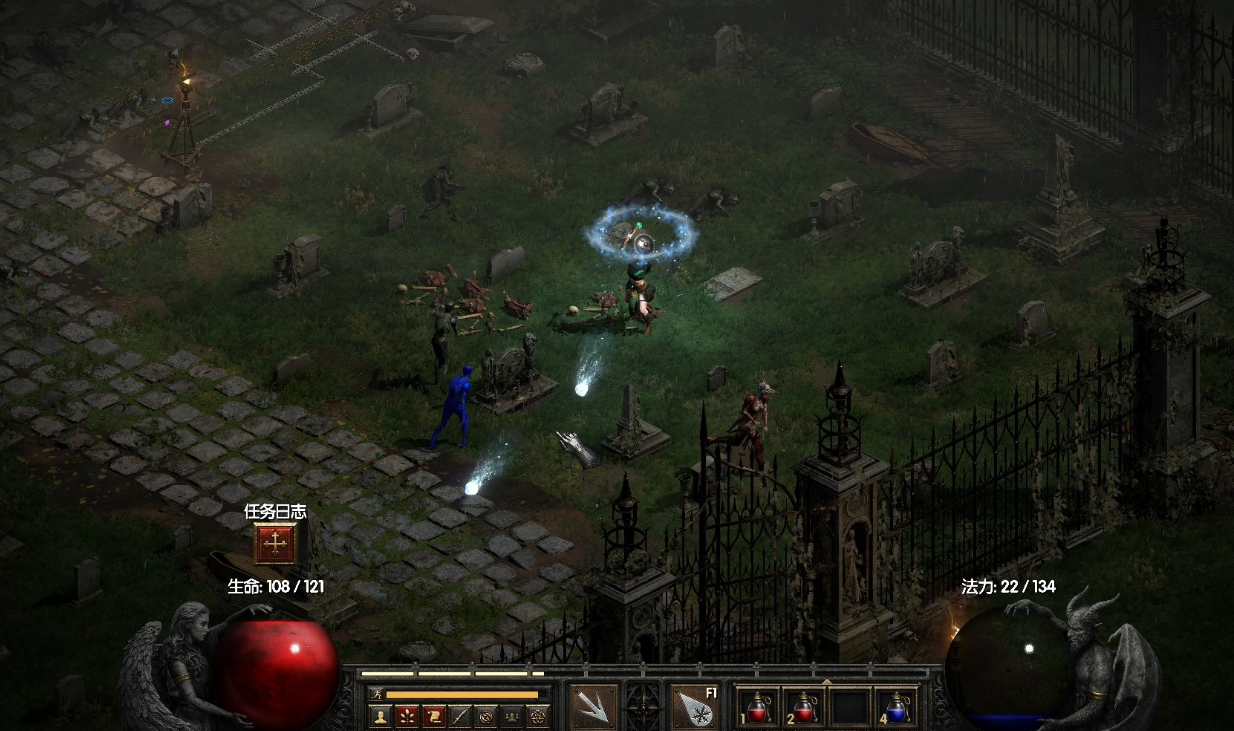1234x731 pixels.
Task: Open the red skill tree icon
Action: [407, 716]
